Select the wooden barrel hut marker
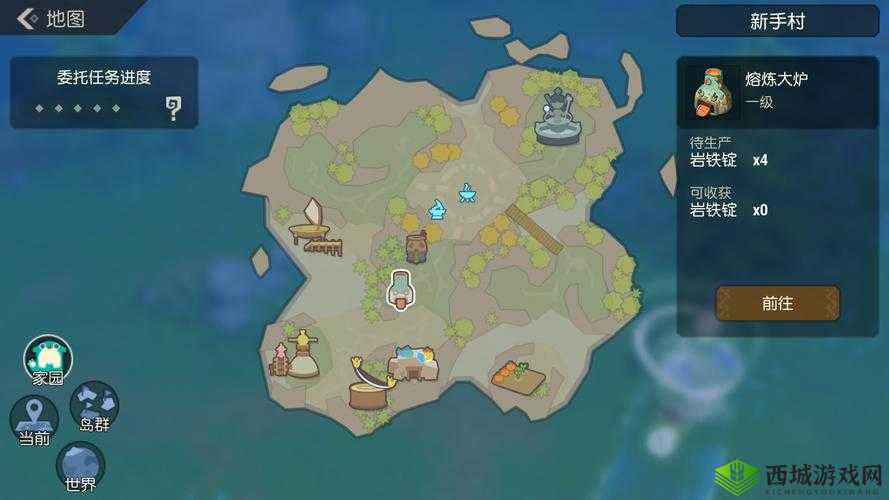This screenshot has width=889, height=500. [416, 246]
